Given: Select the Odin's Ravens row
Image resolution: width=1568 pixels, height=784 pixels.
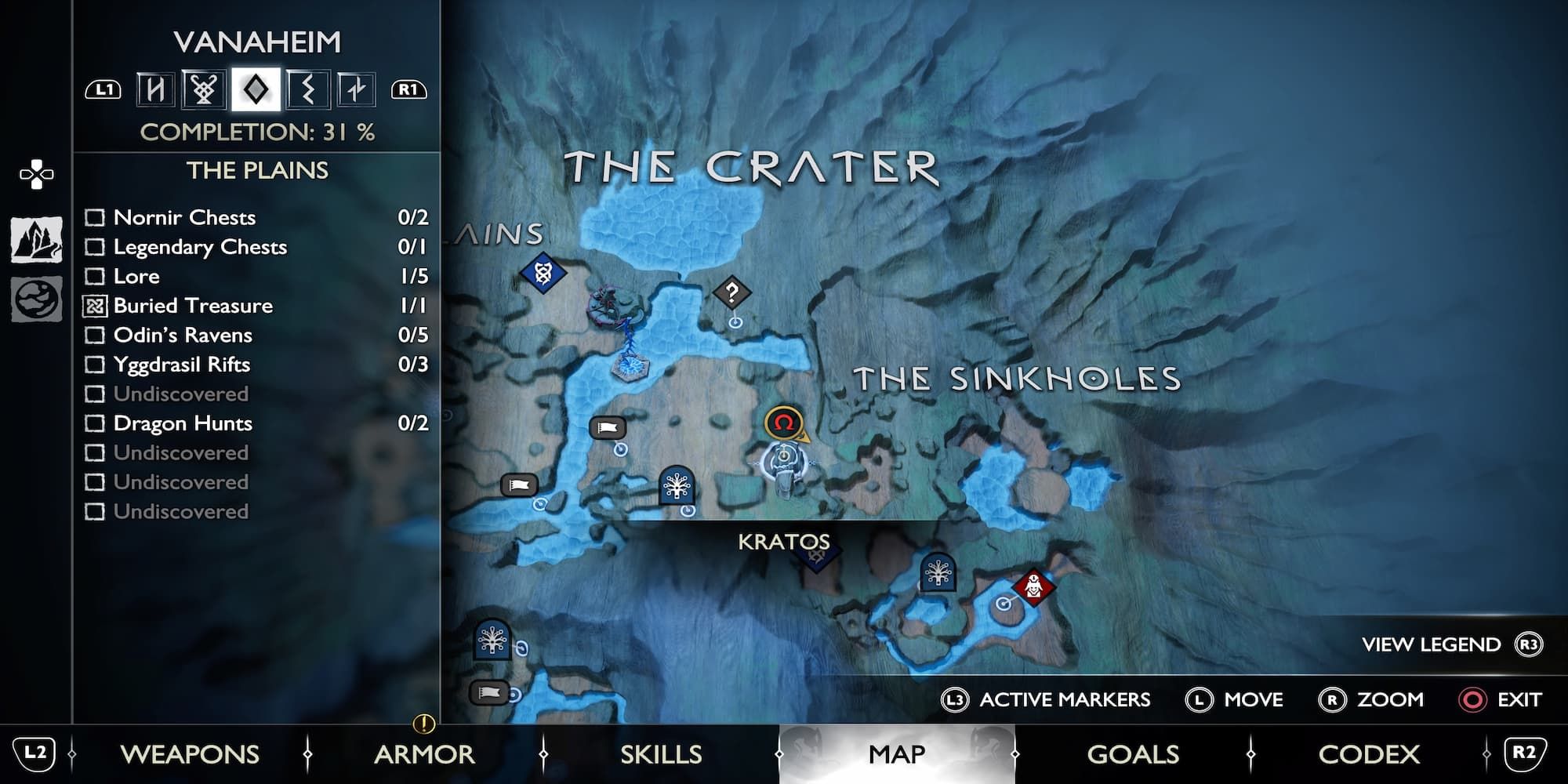Looking at the screenshot, I should (183, 335).
